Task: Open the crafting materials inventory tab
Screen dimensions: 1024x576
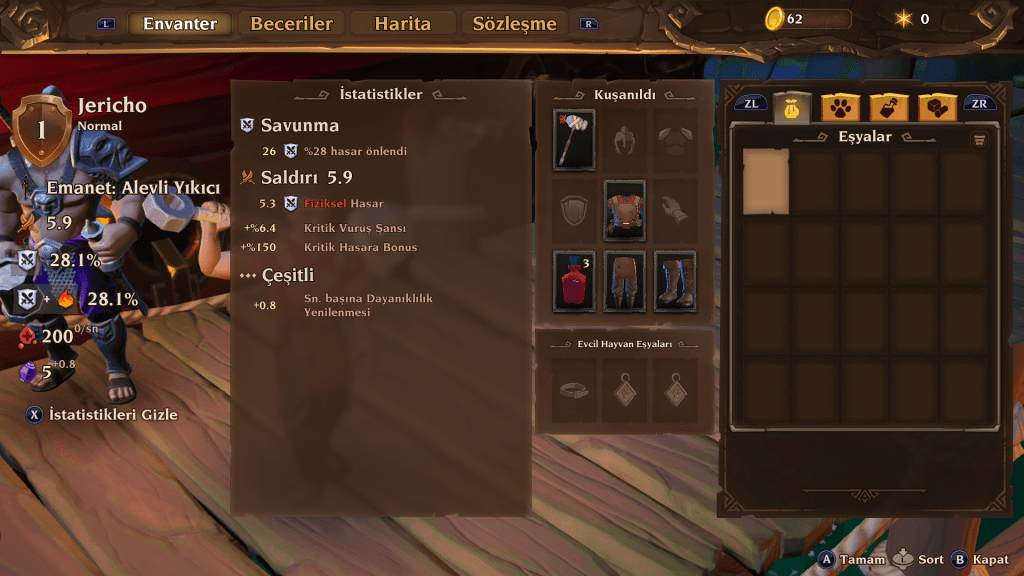Action: [937, 107]
